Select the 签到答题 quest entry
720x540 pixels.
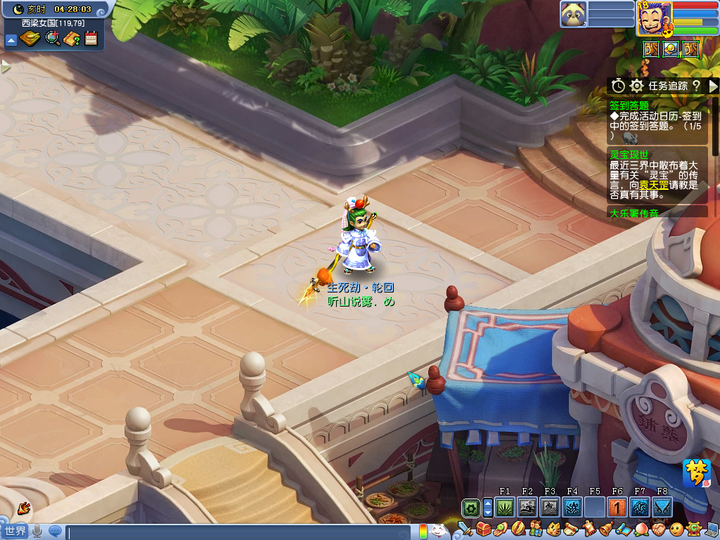point(628,104)
